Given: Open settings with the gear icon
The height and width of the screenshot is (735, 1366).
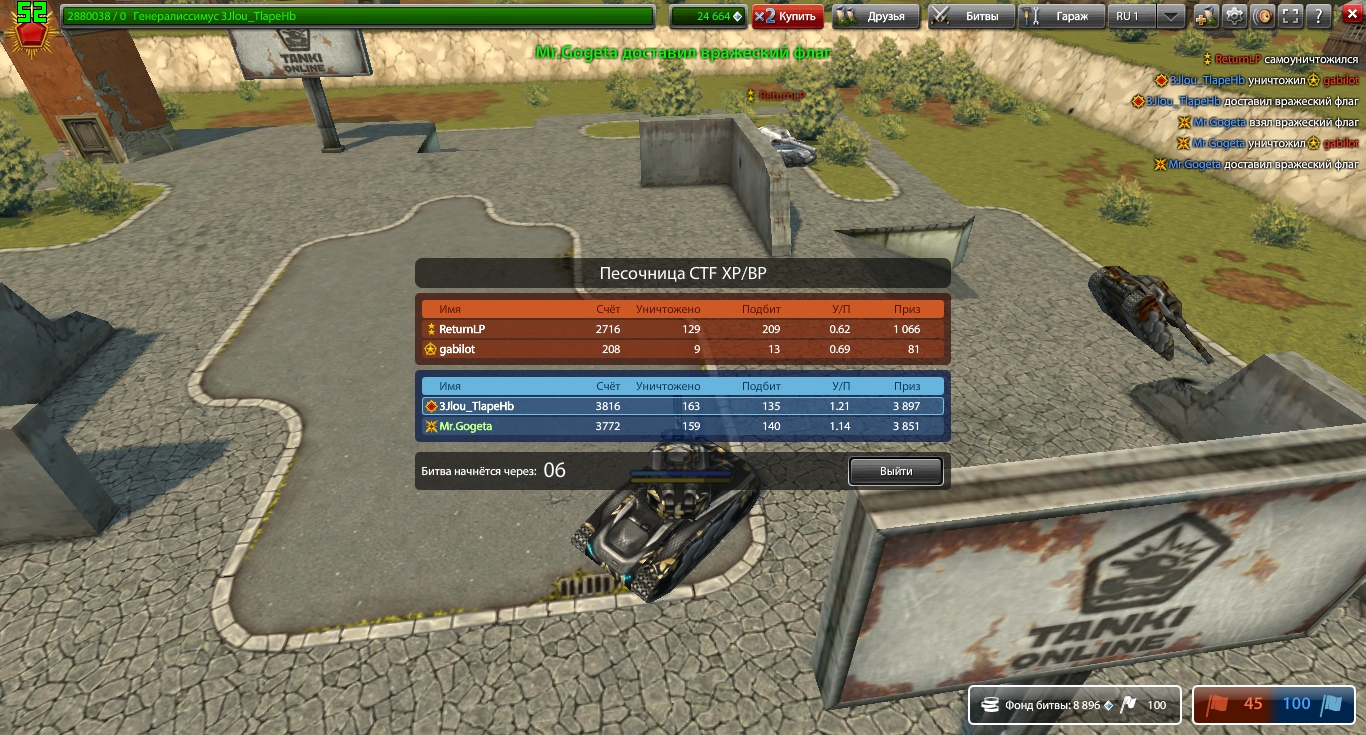Looking at the screenshot, I should [x=1235, y=16].
